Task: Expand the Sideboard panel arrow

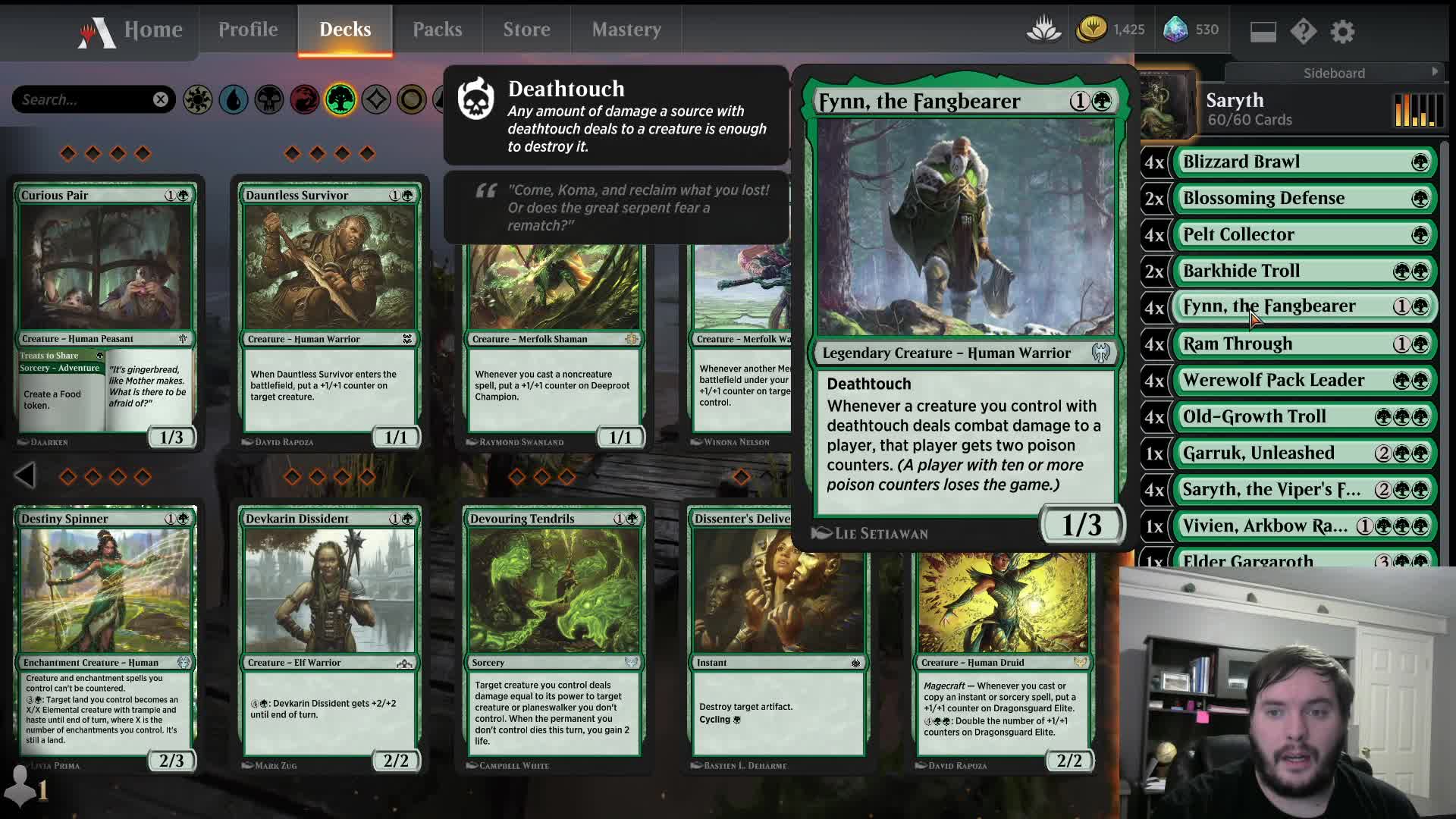Action: (x=1437, y=73)
